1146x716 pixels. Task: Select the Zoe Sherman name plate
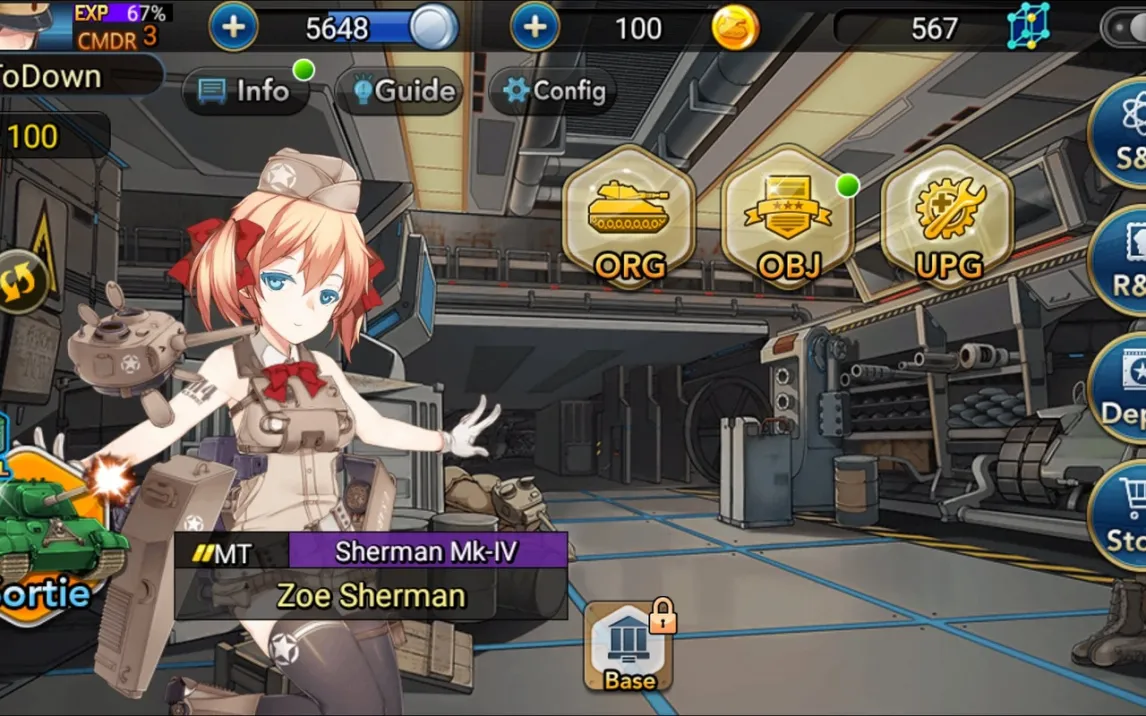tap(371, 596)
